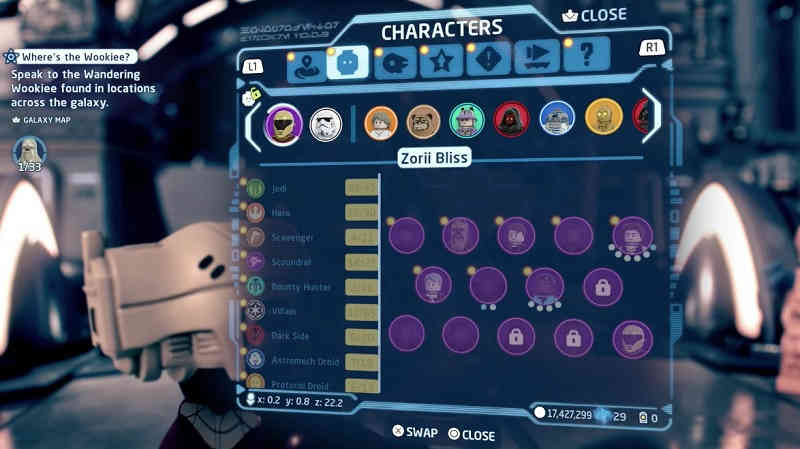Open the starships tab

[395, 62]
